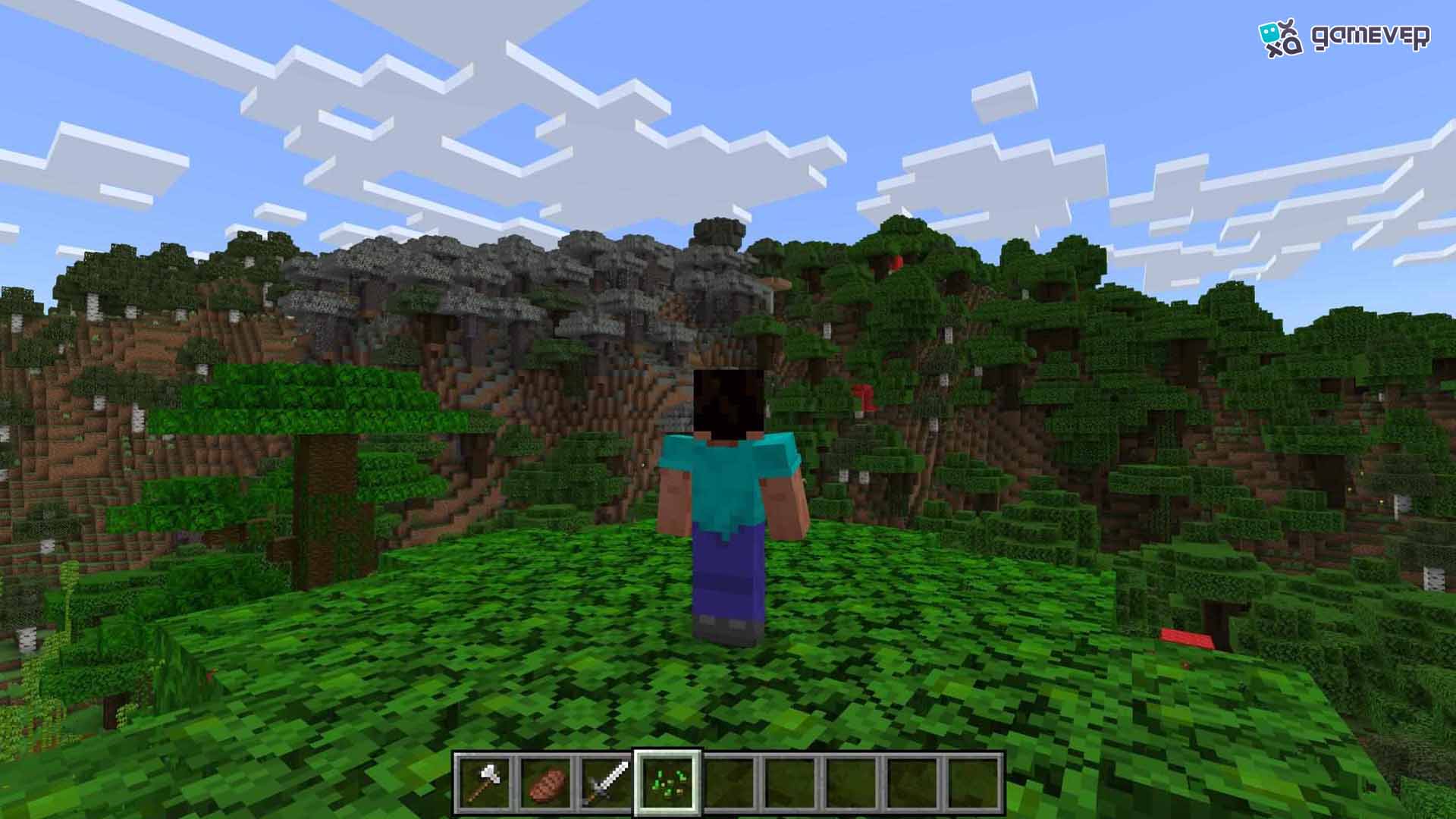Screen dimensions: 1456x819
Task: Select the iron axe hotbar slot
Action: [485, 783]
